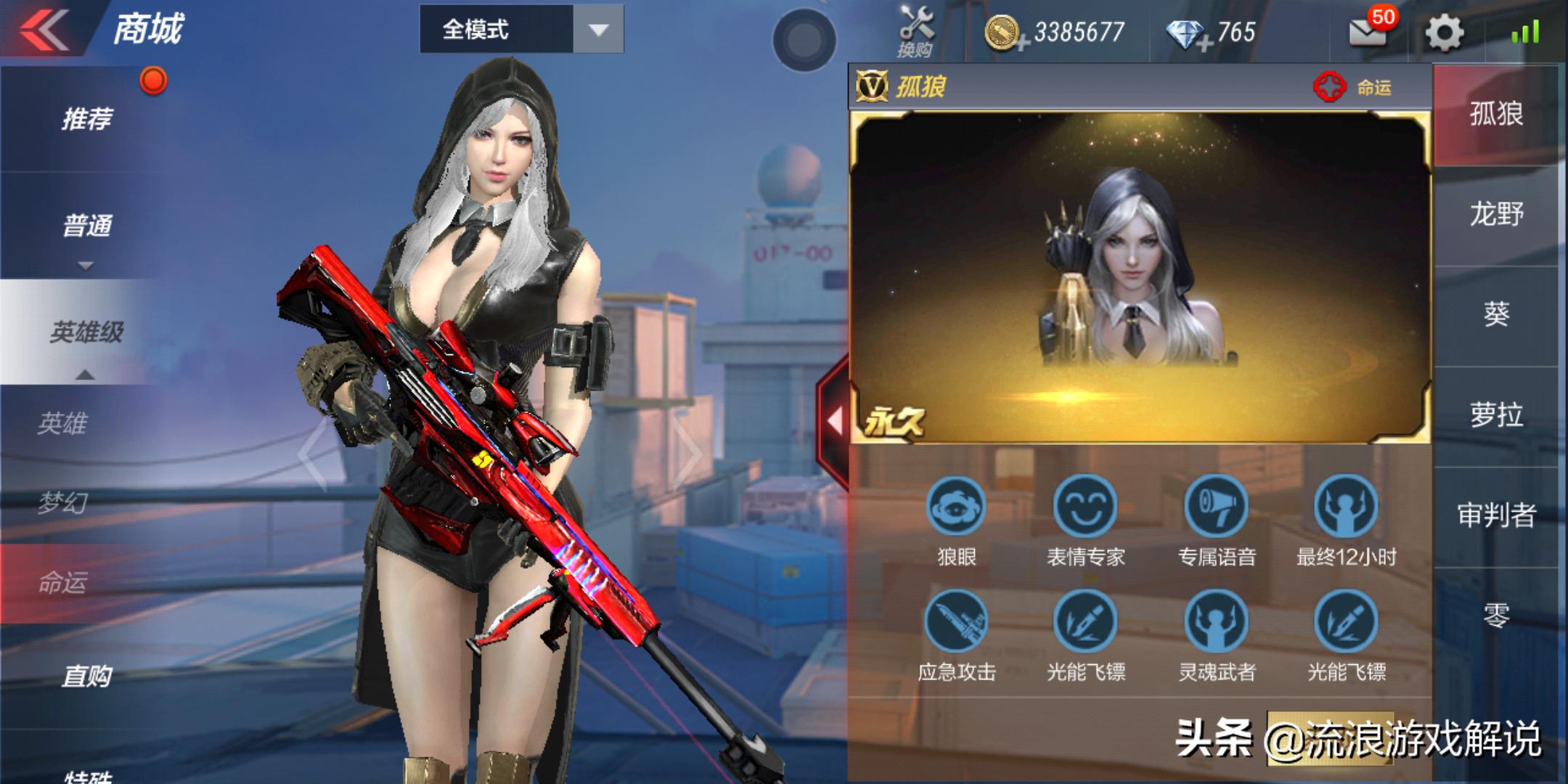
Task: Select the 龙野 character
Action: point(1496,214)
